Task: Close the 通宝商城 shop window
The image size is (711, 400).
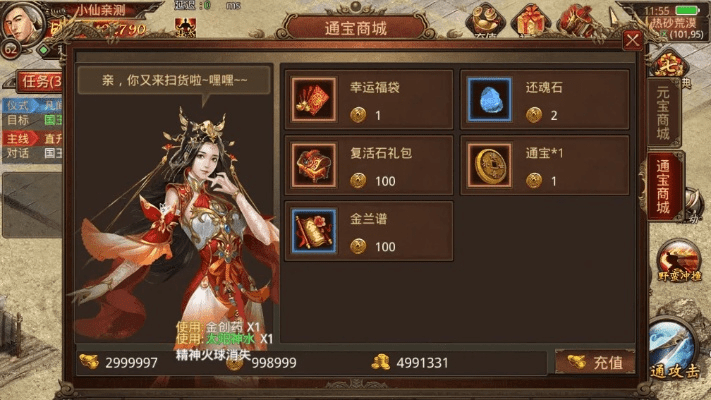Action: click(632, 41)
